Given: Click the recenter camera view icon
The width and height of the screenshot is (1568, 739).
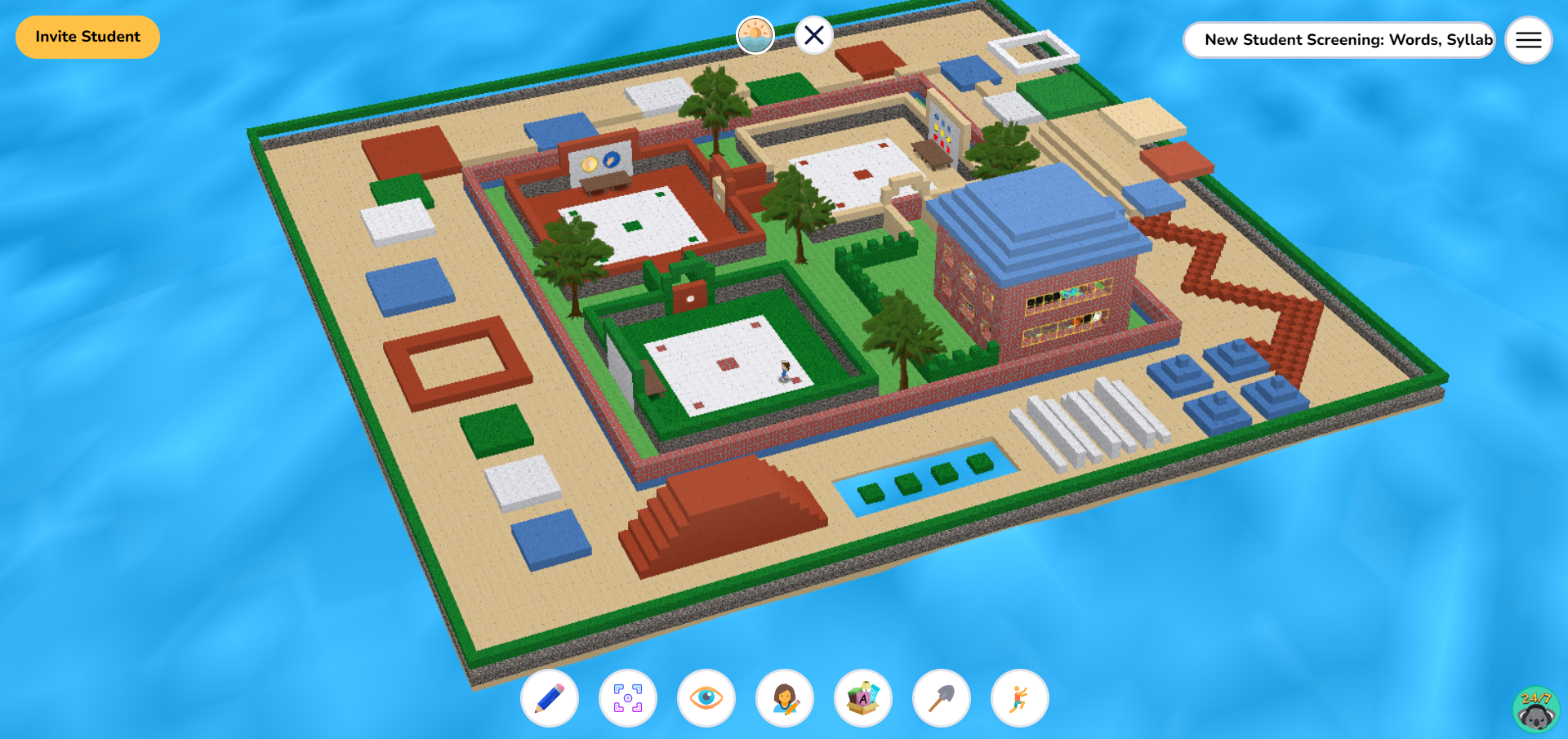Looking at the screenshot, I should [628, 698].
